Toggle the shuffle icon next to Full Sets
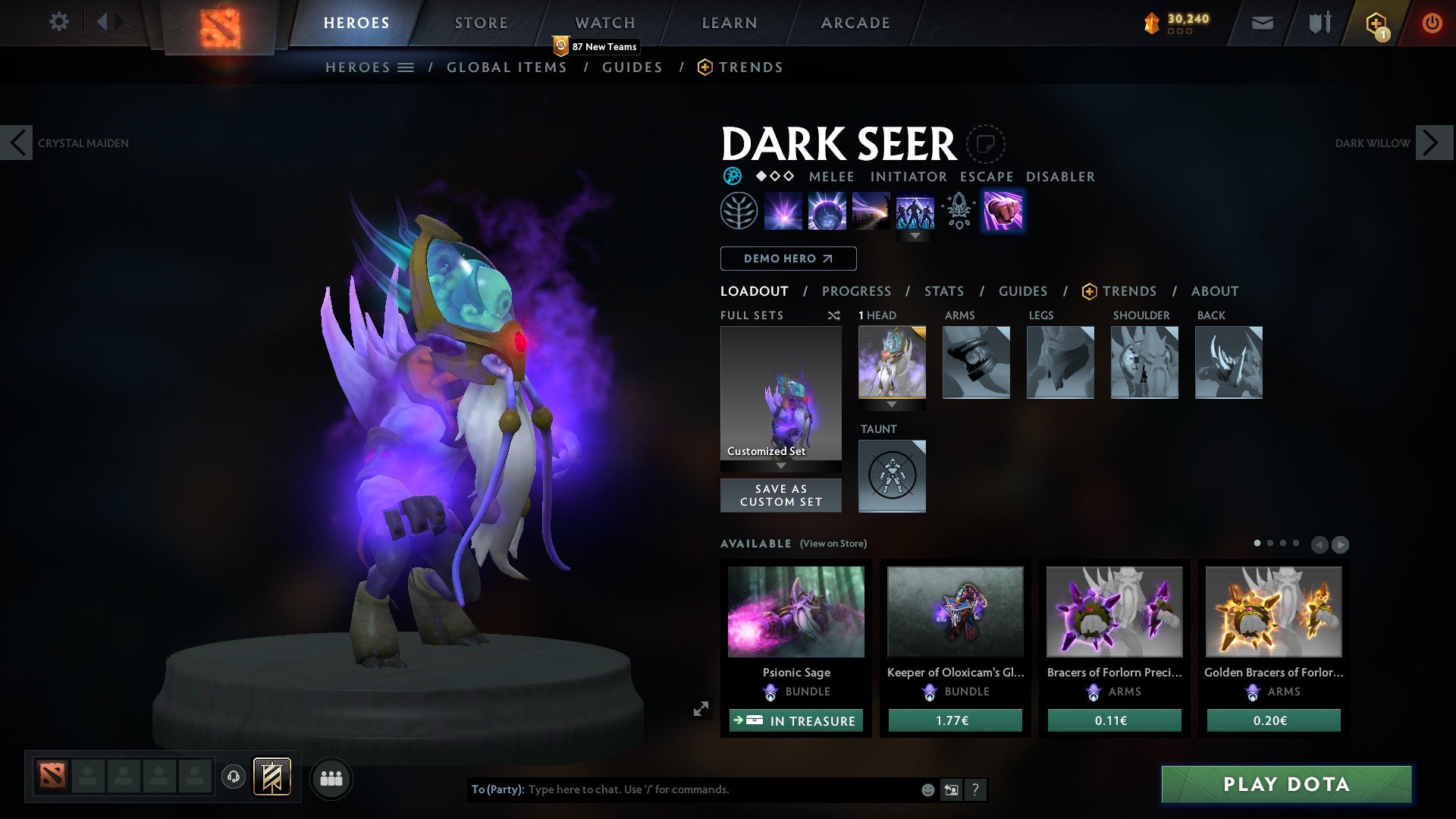This screenshot has width=1456, height=819. pos(833,315)
